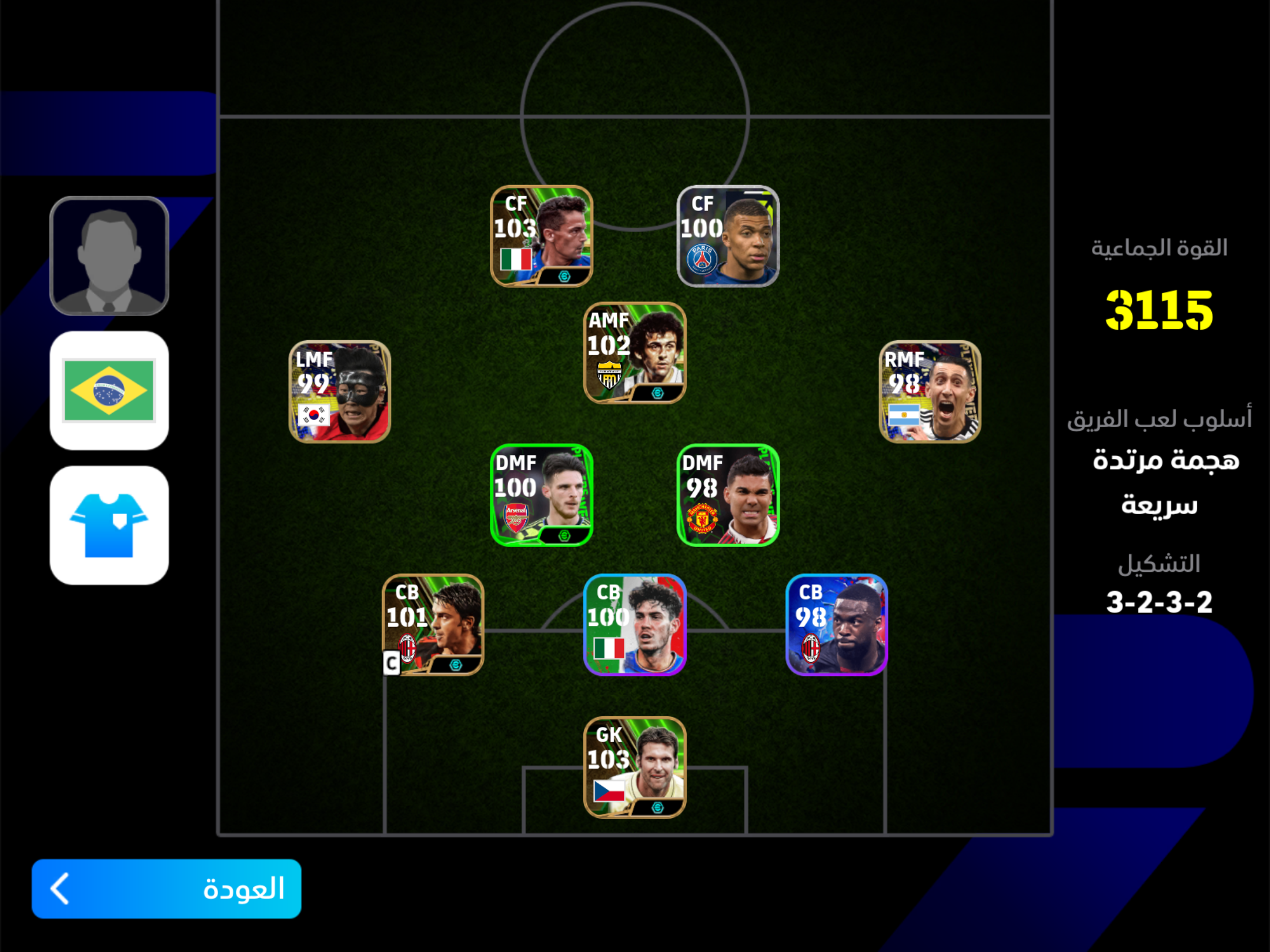Screen dimensions: 1270x952
Task: Select the 100 DMF Arsenal player card
Action: point(542,495)
